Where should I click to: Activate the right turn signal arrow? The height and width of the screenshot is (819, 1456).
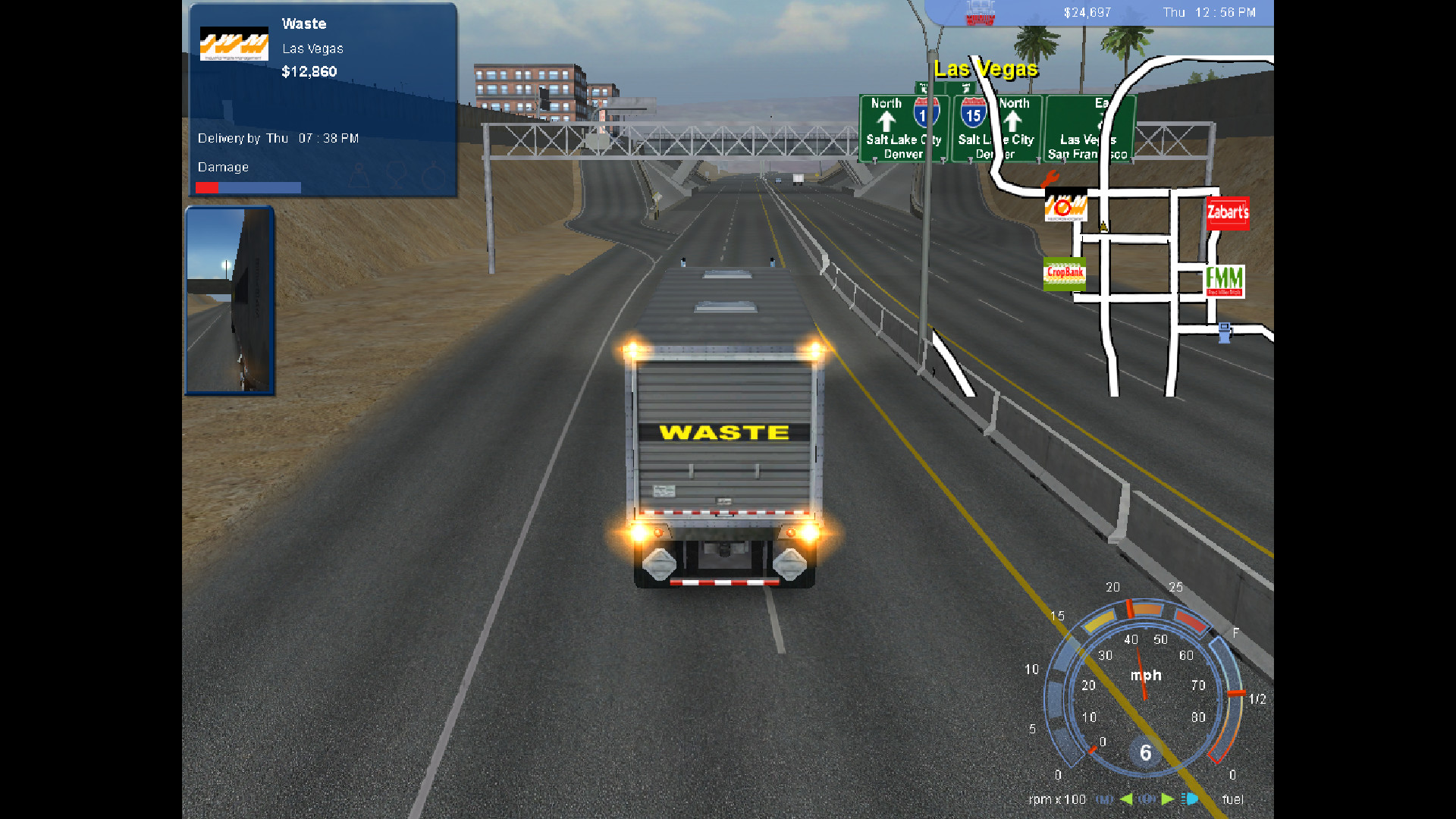click(1168, 799)
